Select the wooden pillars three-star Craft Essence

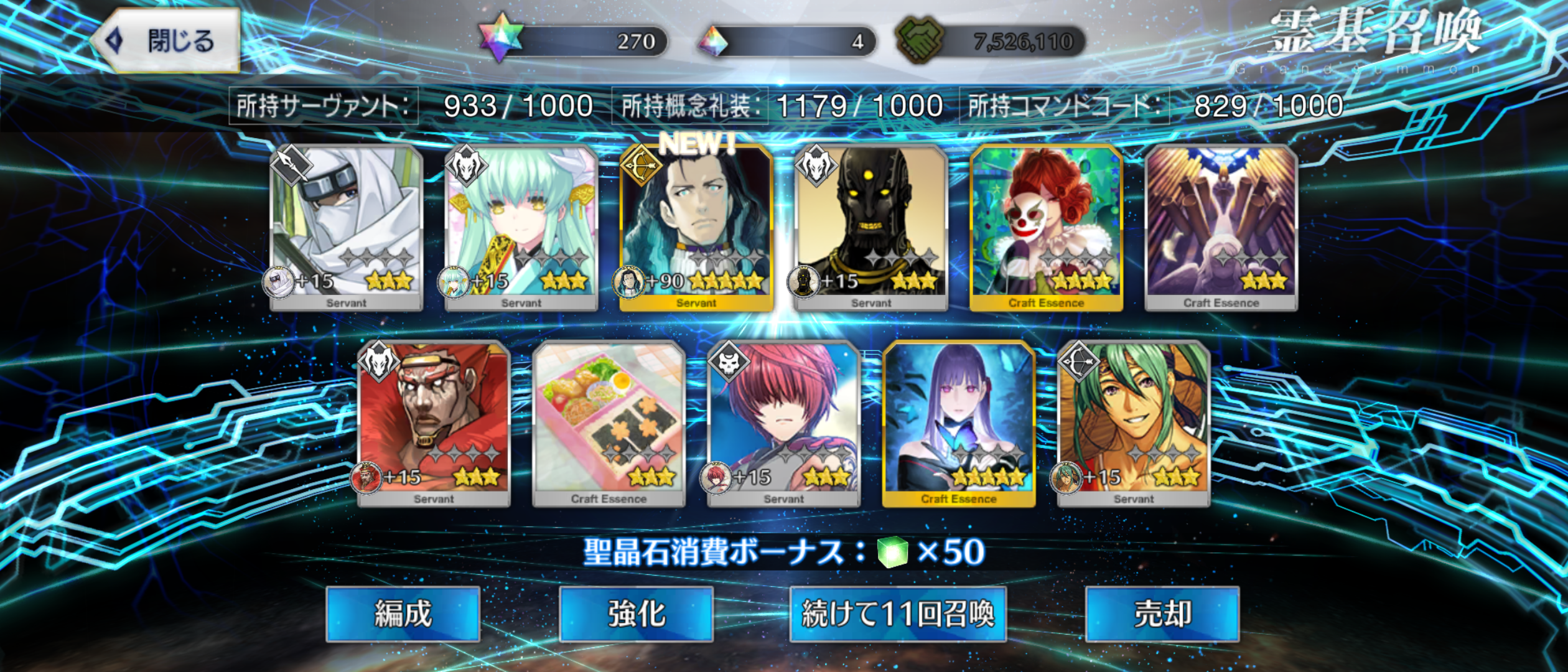[1221, 227]
